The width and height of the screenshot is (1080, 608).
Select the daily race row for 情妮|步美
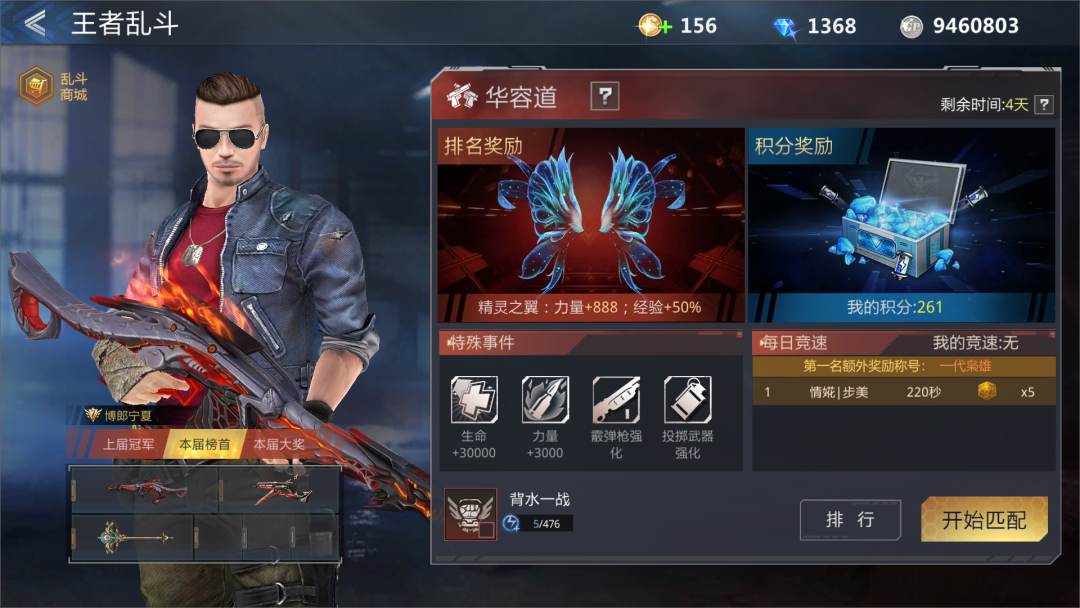[x=903, y=392]
